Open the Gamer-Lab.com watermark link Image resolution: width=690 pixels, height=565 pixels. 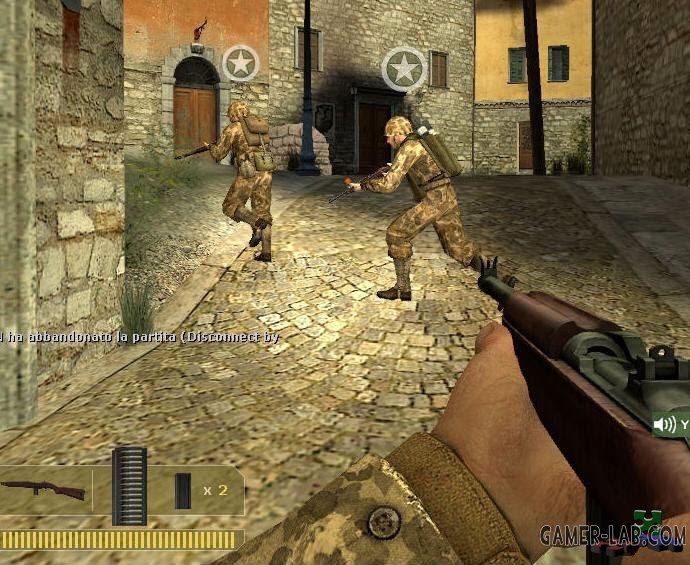(613, 535)
